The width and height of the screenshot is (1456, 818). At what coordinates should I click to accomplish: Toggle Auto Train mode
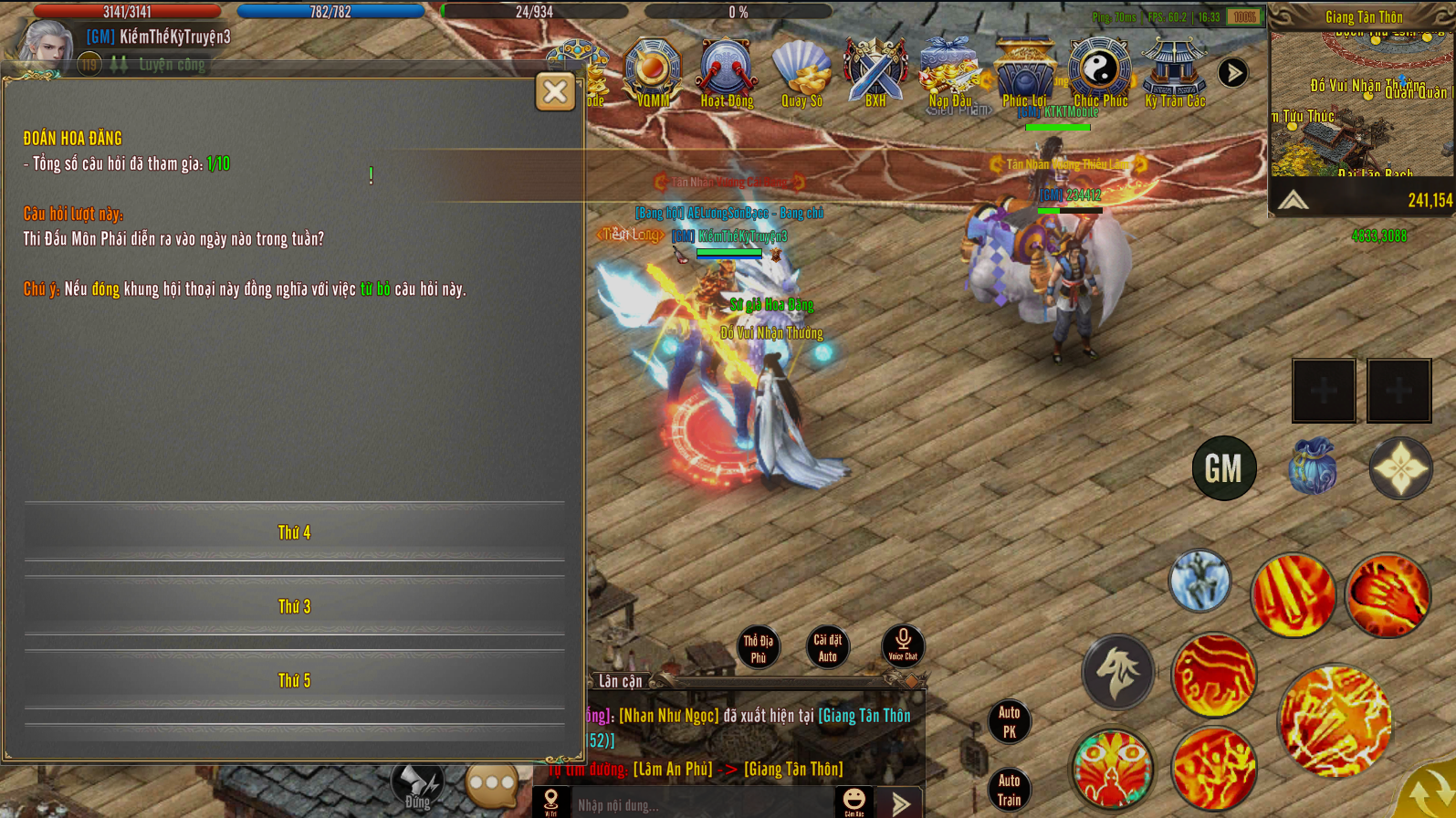coord(1009,790)
